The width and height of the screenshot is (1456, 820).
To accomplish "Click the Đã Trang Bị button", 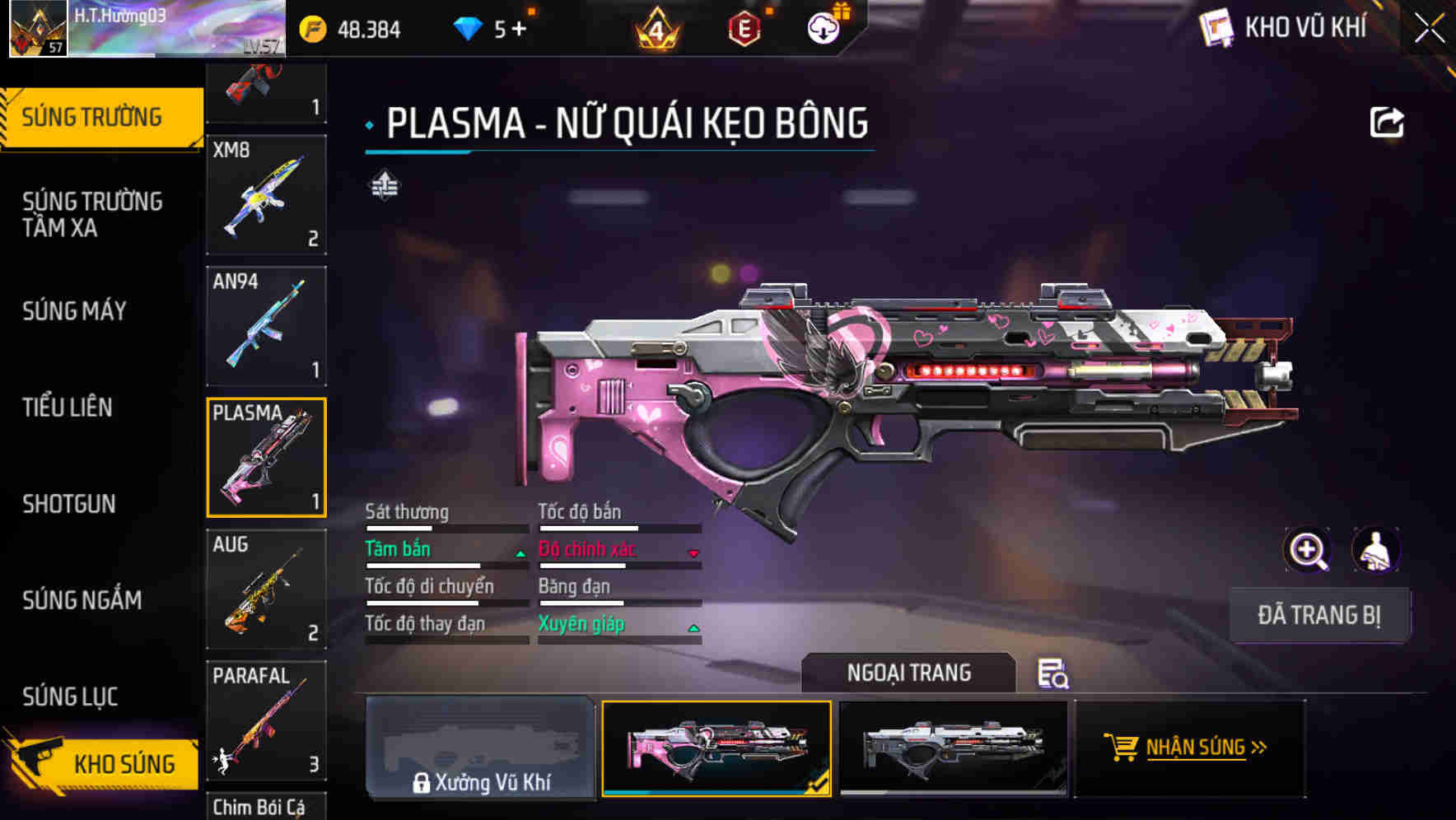I will (1319, 615).
